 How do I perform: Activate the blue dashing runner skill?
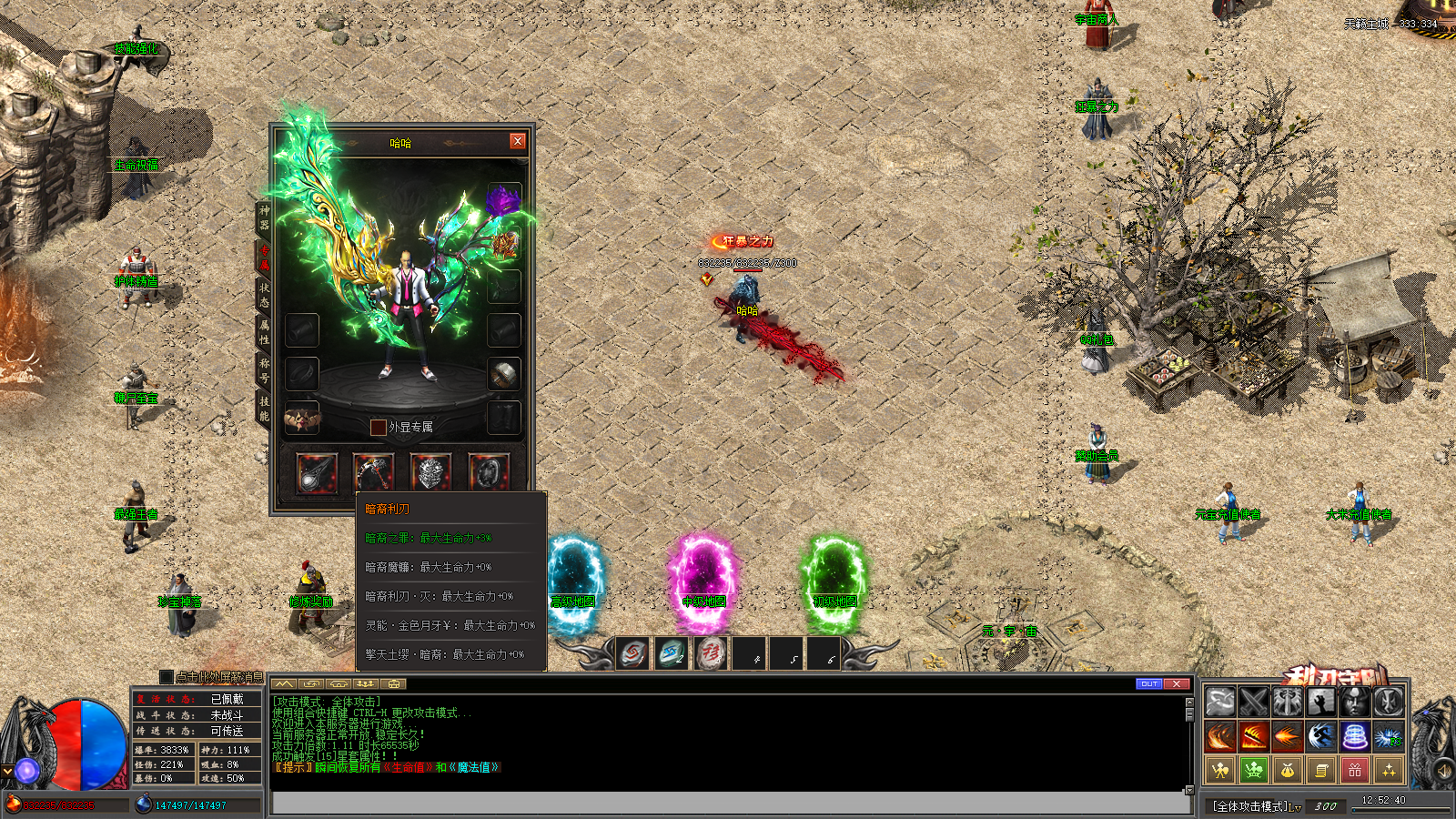[x=1320, y=736]
